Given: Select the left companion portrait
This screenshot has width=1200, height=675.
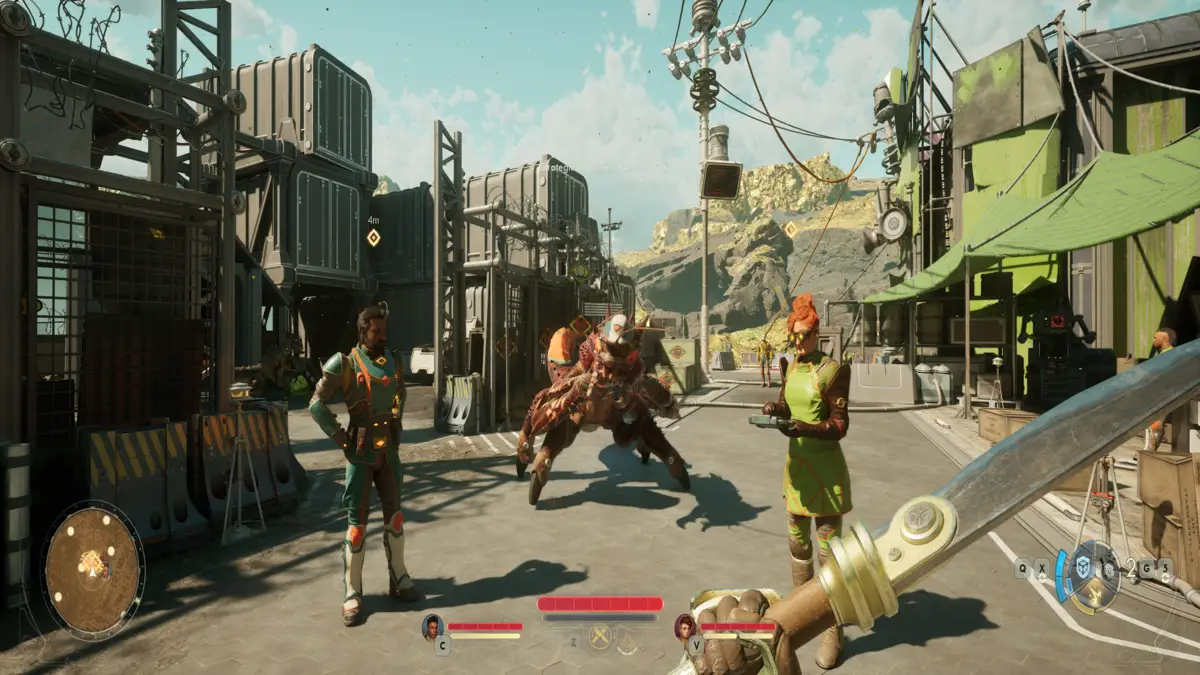Looking at the screenshot, I should [433, 627].
